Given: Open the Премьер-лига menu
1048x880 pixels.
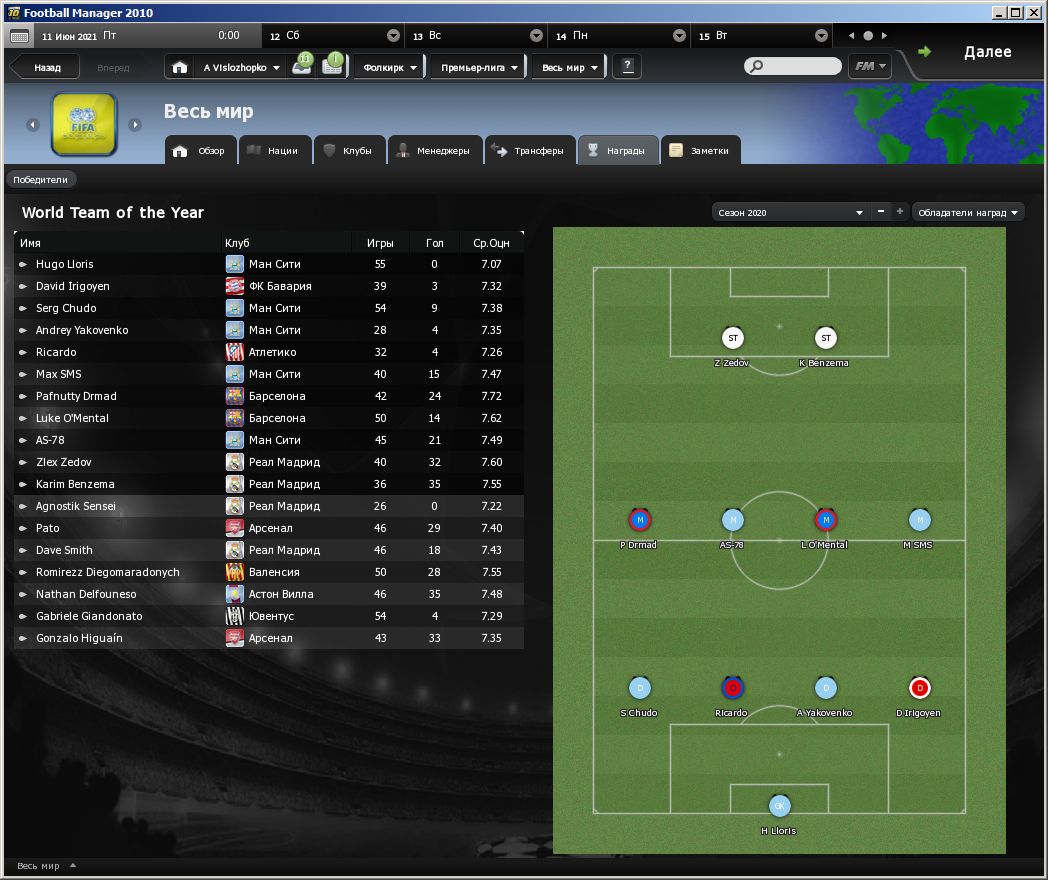Looking at the screenshot, I should point(479,68).
